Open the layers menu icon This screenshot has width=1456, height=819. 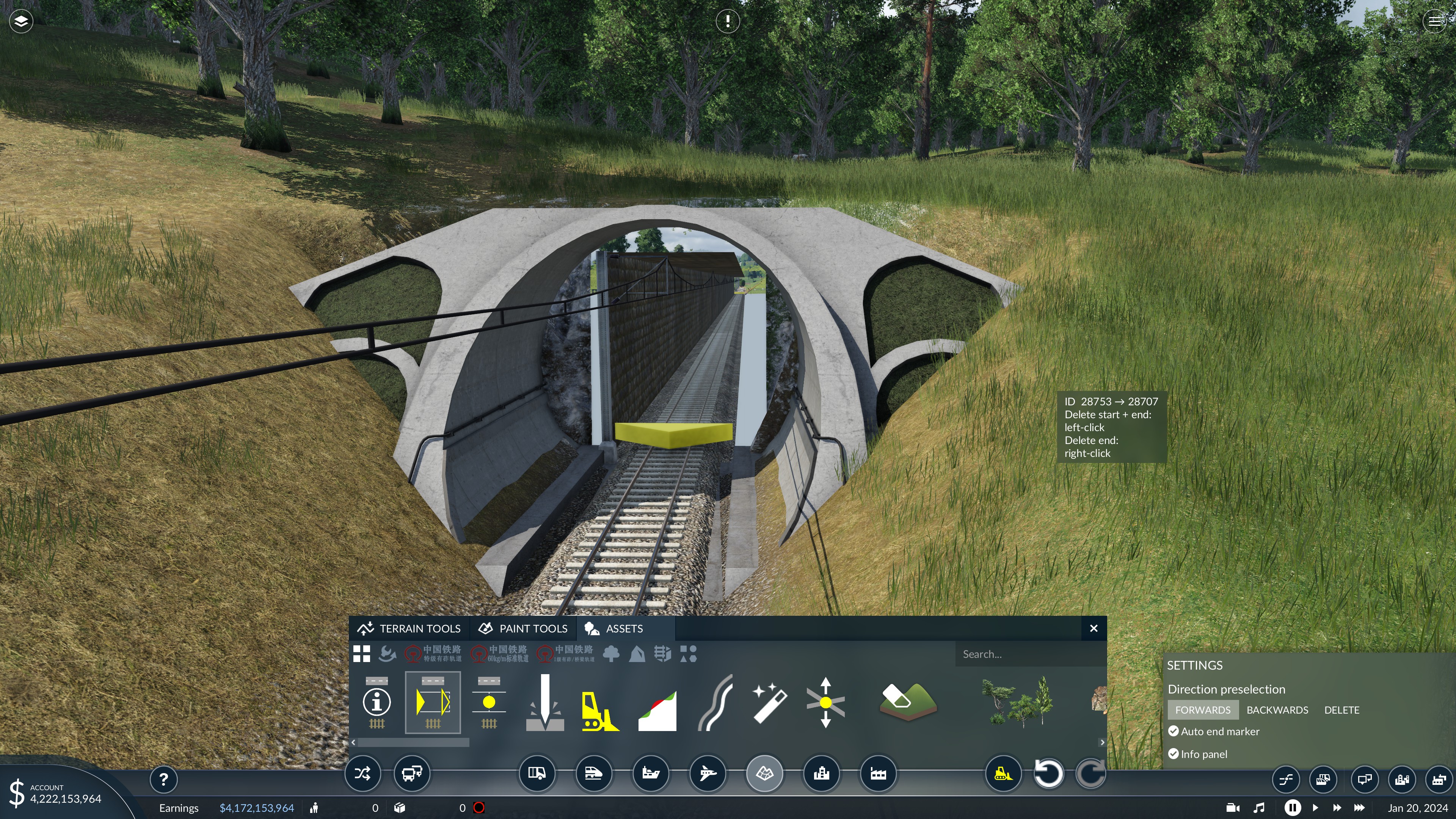(21, 22)
